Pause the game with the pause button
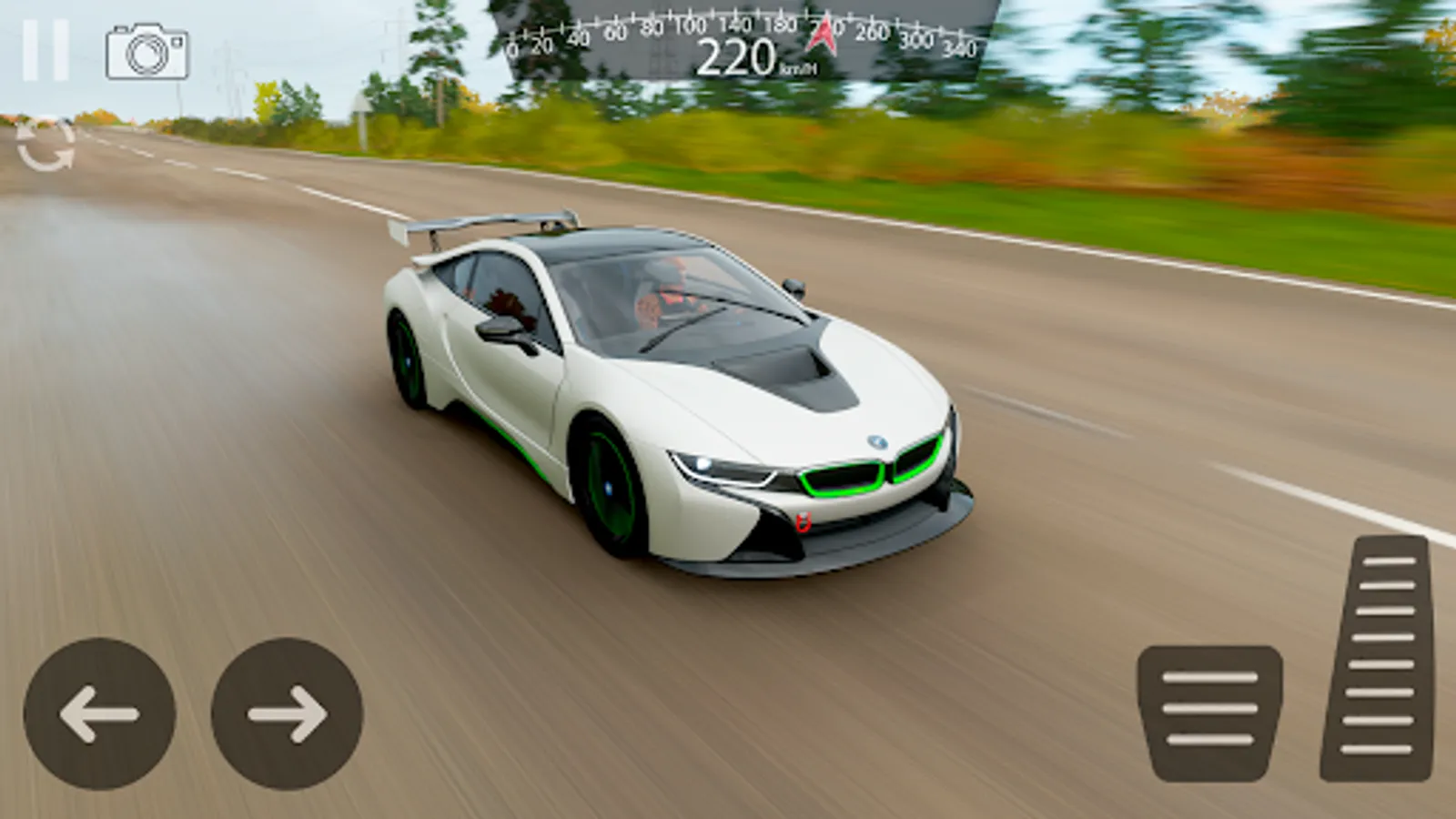 (45, 50)
